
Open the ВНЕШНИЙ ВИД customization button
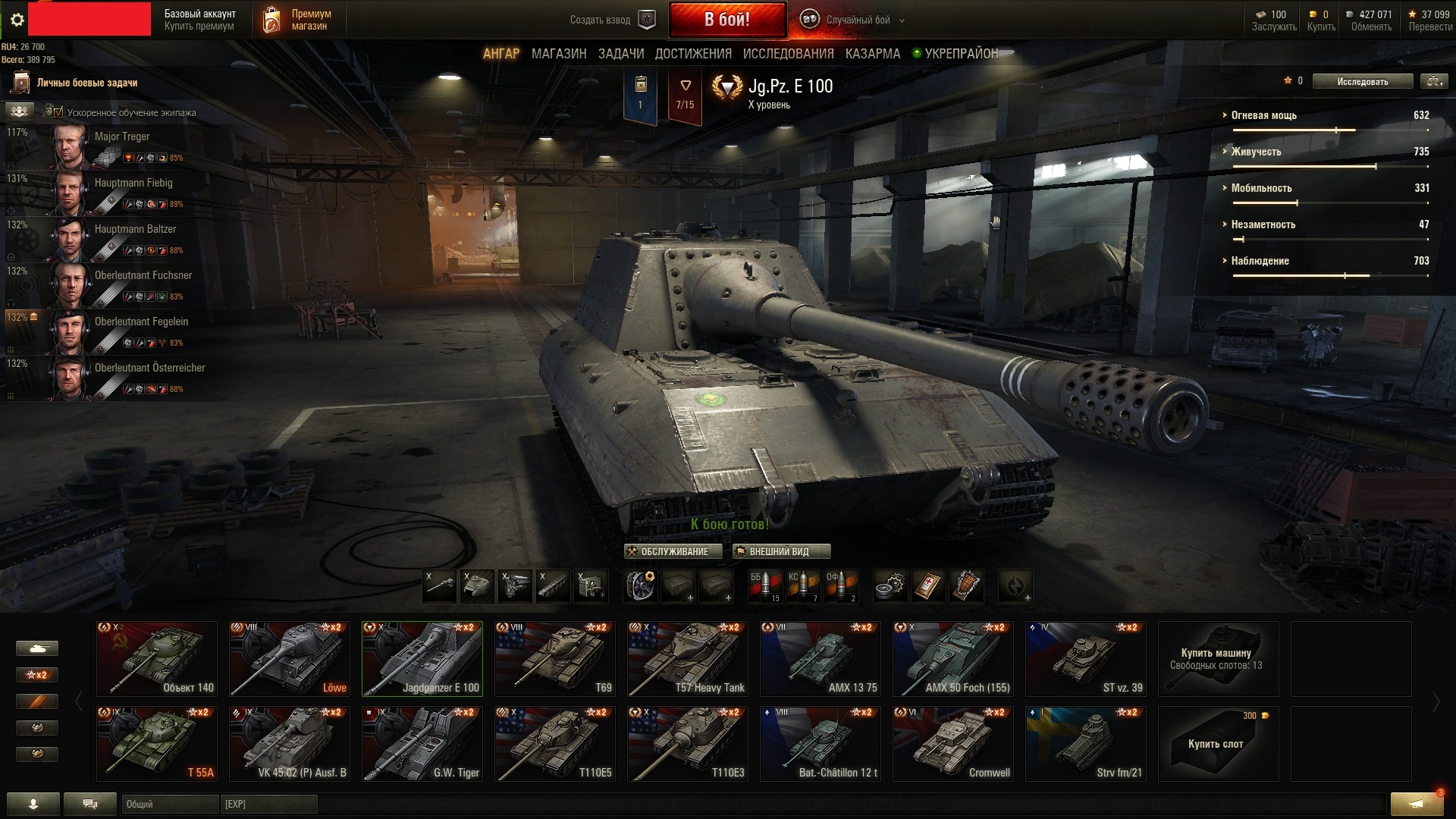pos(781,551)
